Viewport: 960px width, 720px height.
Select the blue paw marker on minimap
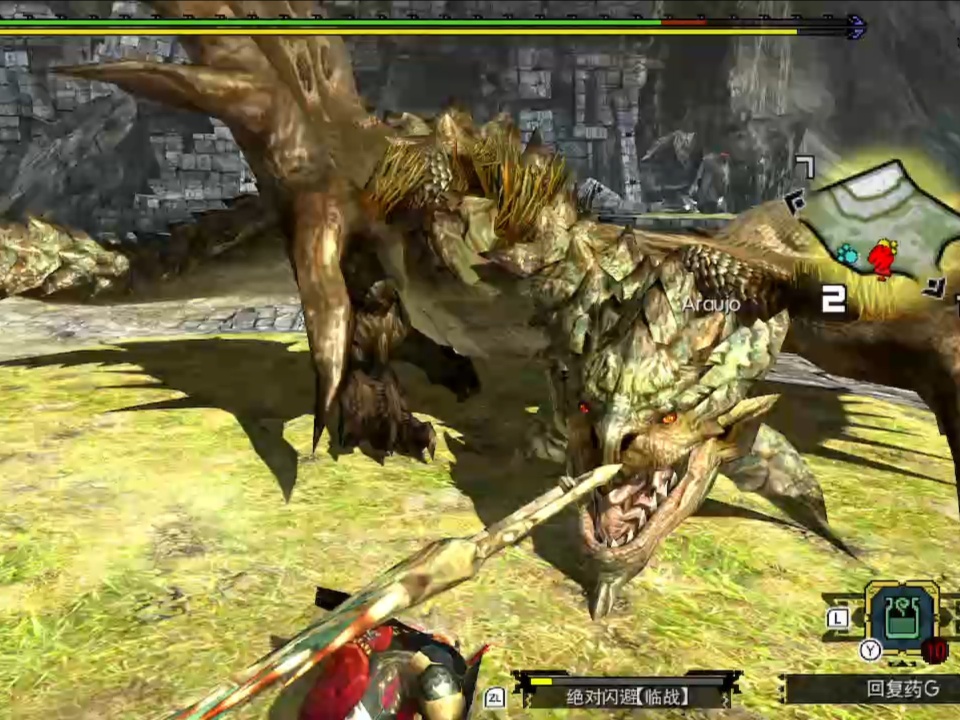point(848,254)
